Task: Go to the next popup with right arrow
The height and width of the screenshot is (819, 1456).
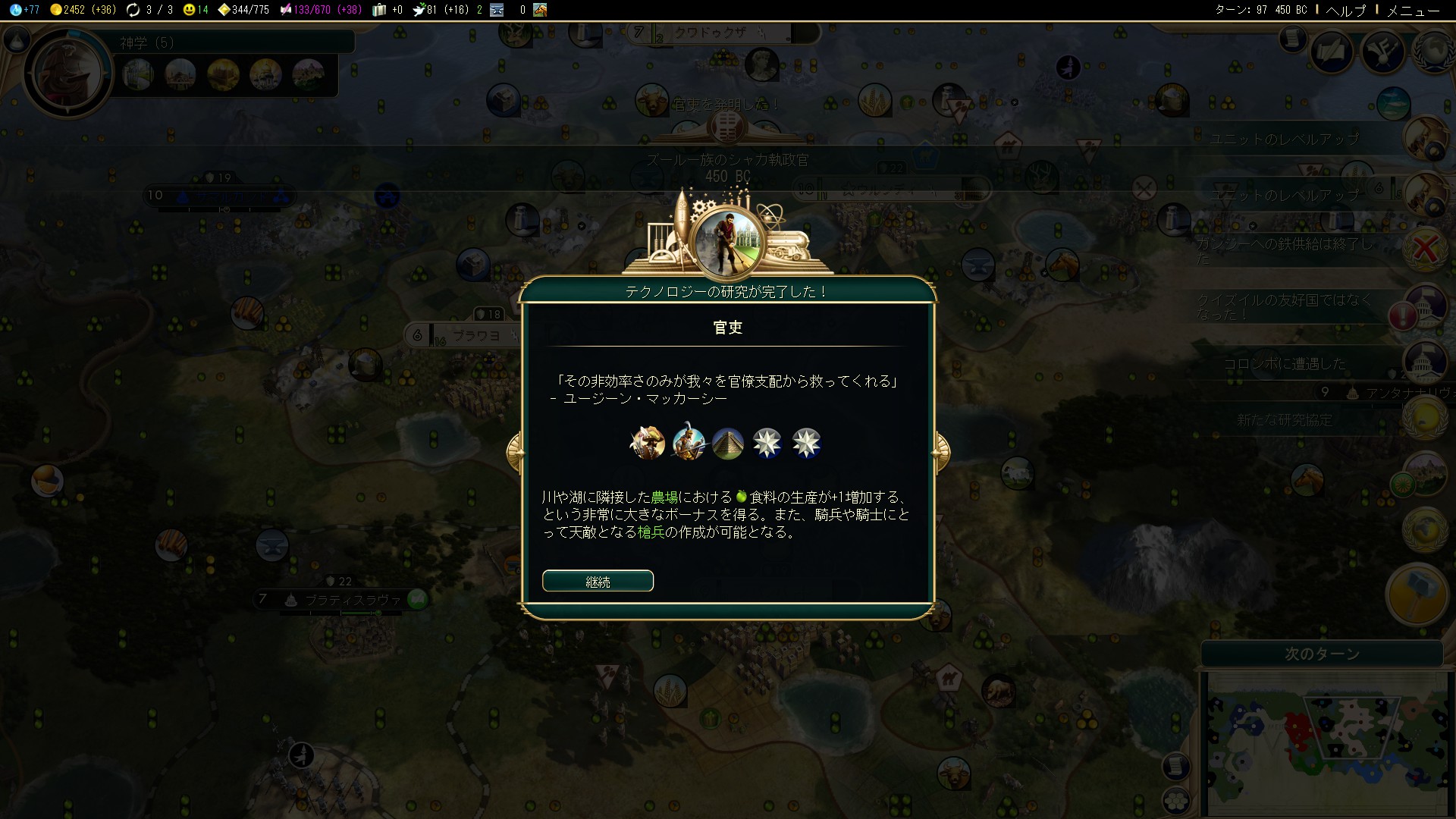Action: coord(941,452)
